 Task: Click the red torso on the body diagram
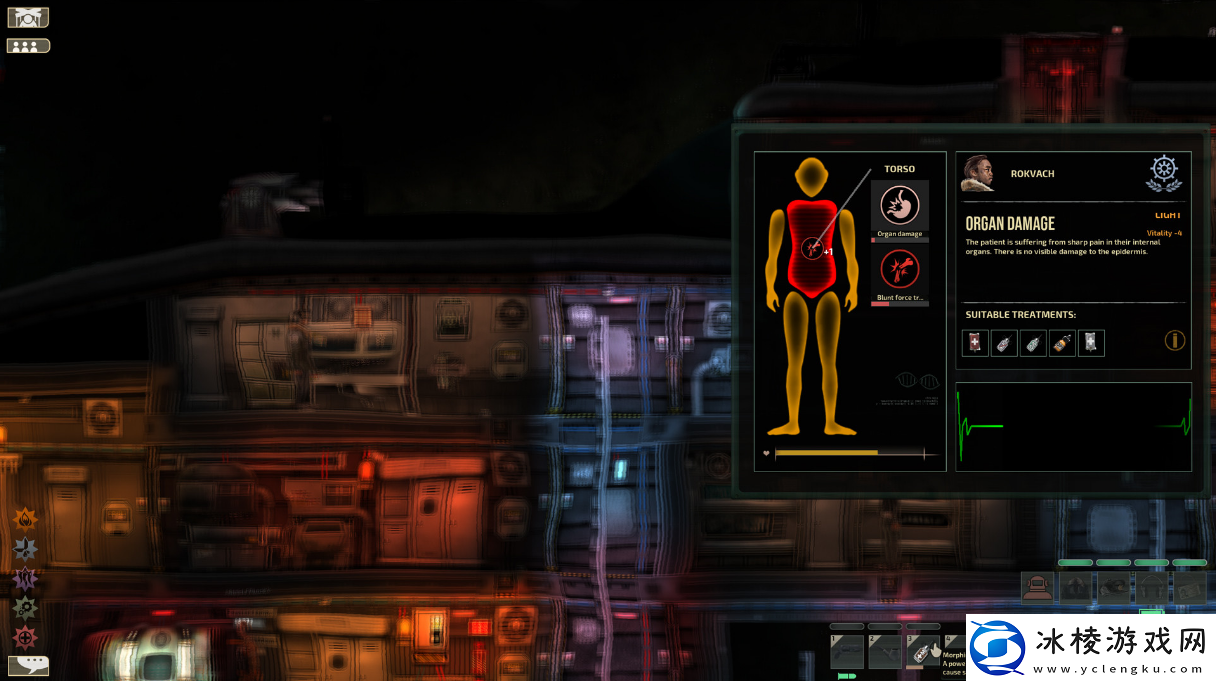coord(811,247)
